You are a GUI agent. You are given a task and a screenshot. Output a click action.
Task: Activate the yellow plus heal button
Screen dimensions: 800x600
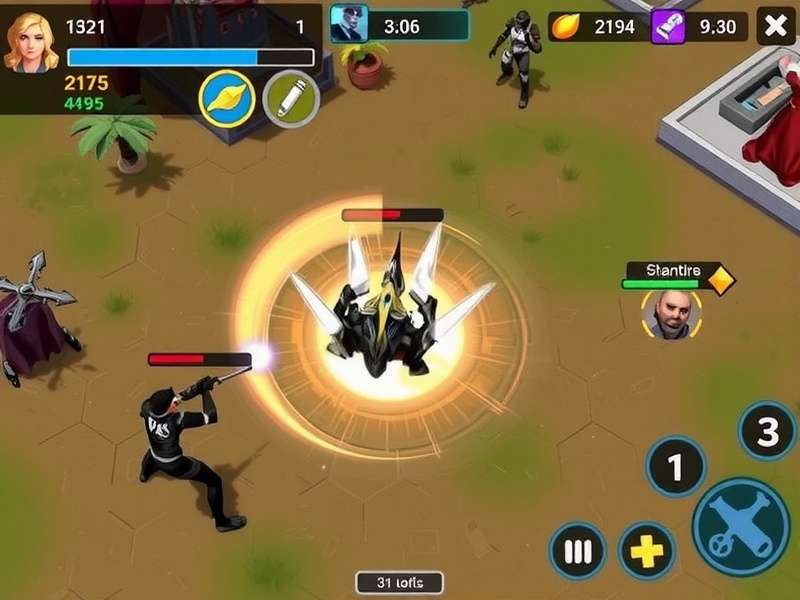point(646,551)
